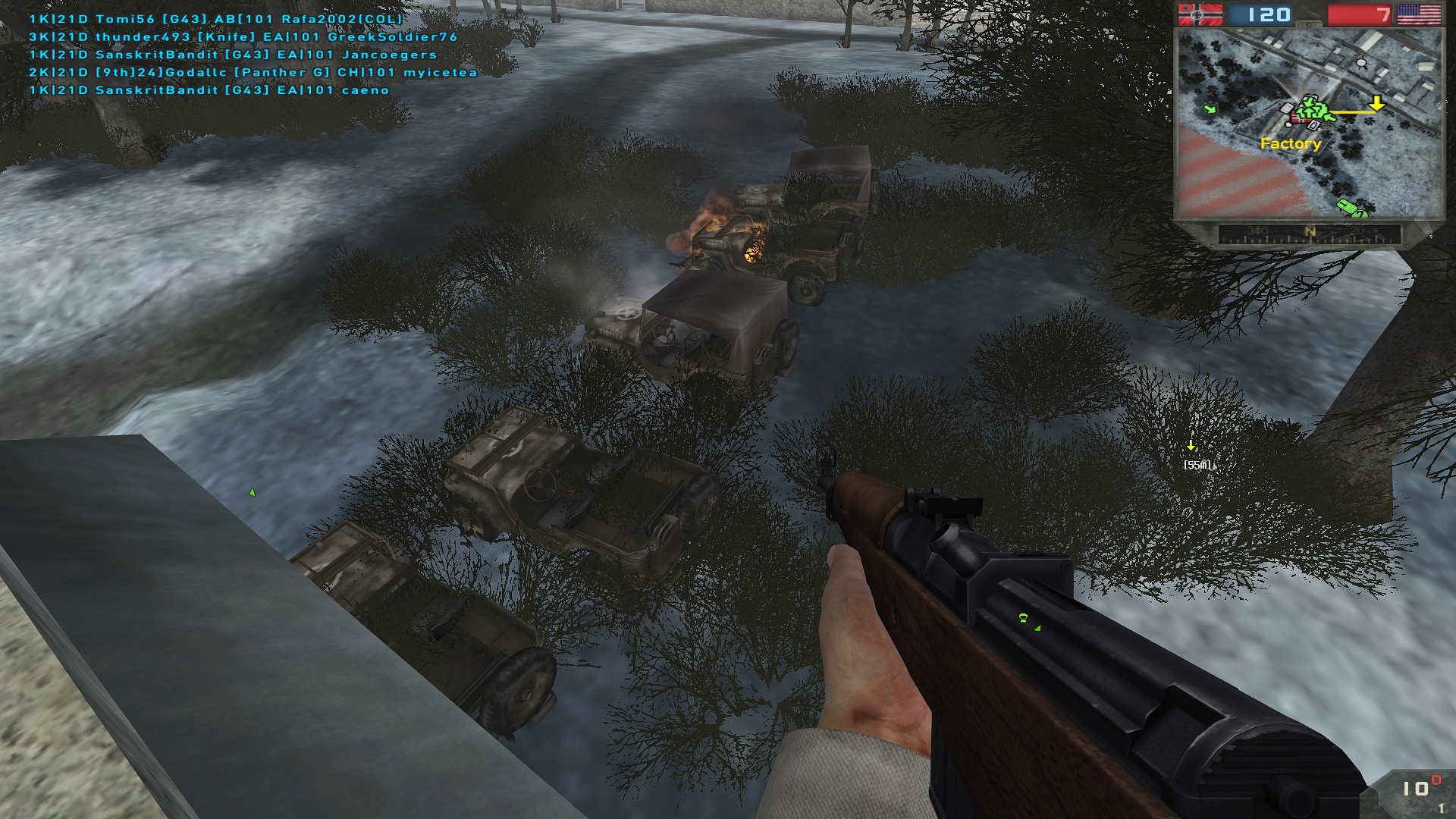Click the Godallc Panther G kill message
The width and height of the screenshot is (1456, 819).
(x=253, y=72)
